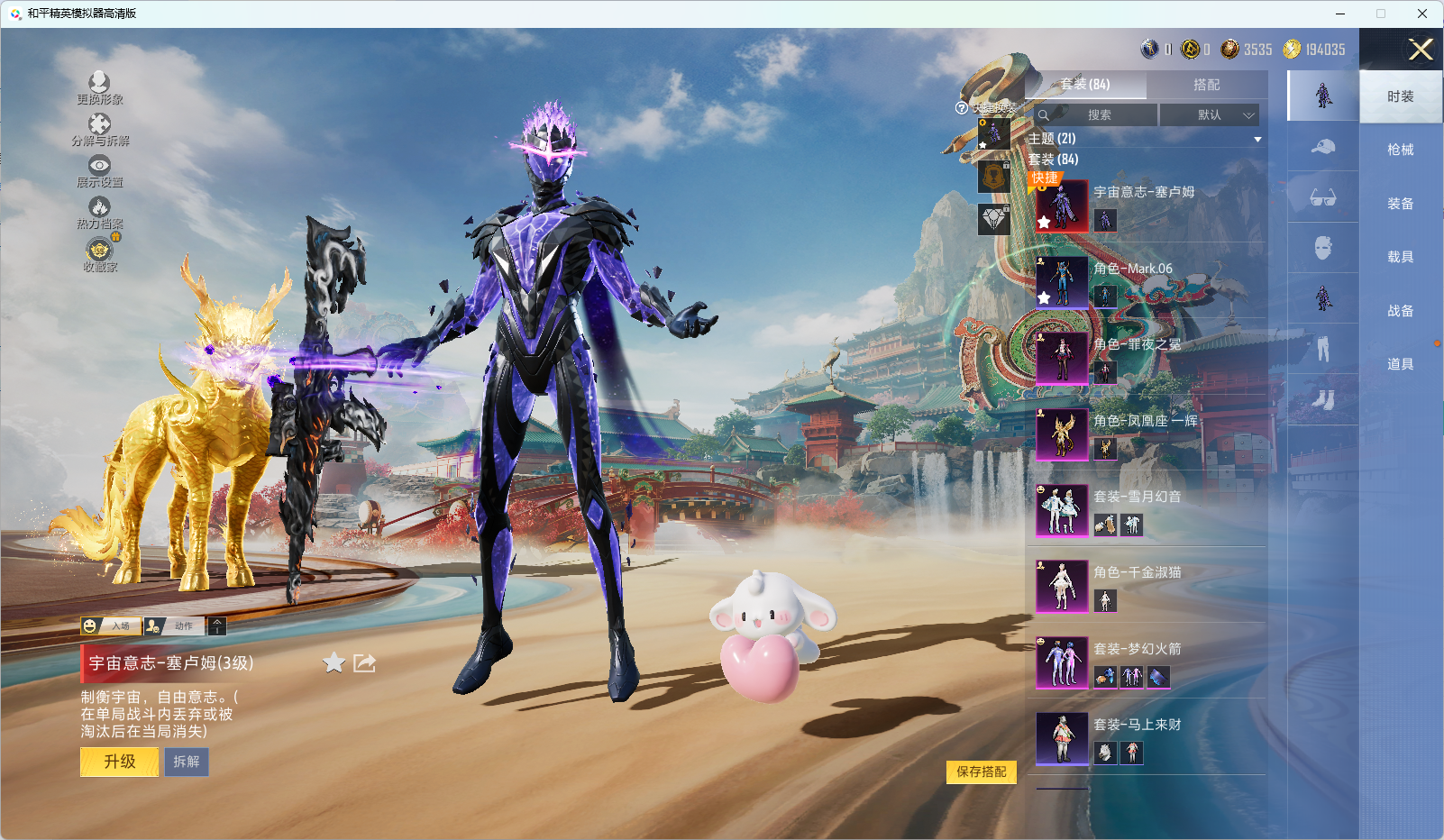Choose the 套装-雪月幻音 outfit

[x=1062, y=510]
